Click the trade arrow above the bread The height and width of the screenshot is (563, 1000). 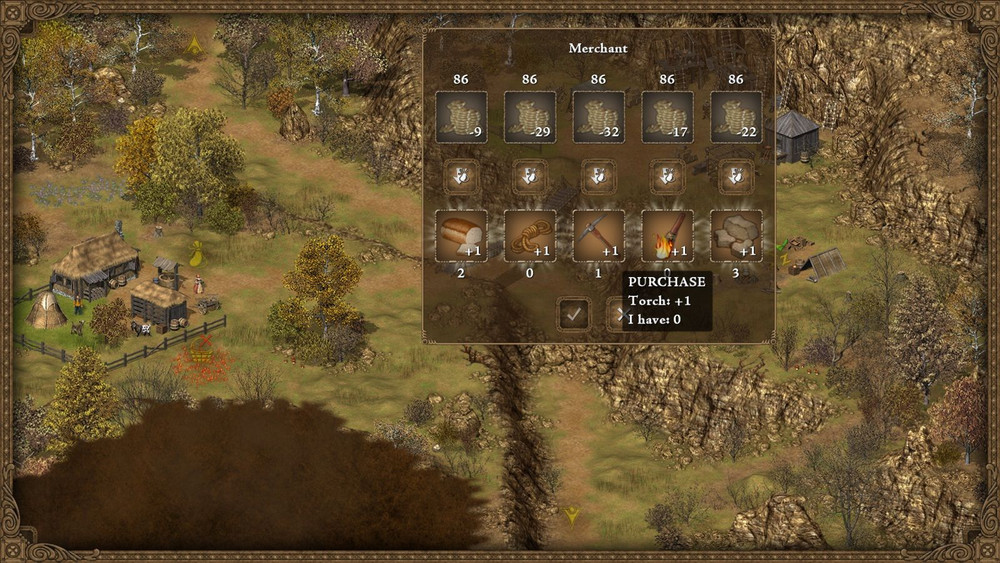pyautogui.click(x=461, y=176)
